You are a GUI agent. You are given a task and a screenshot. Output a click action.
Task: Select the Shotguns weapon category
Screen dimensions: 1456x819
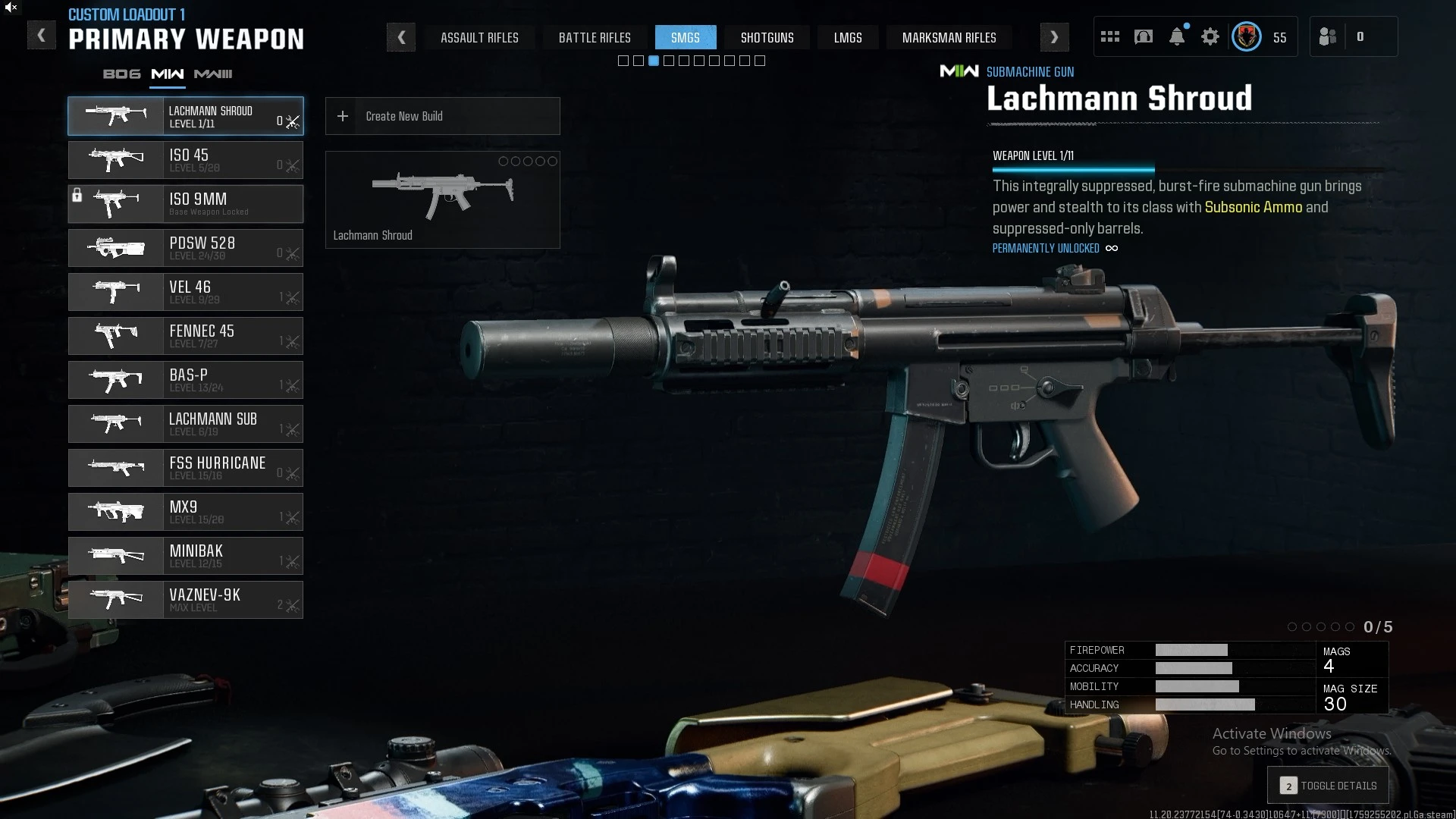pyautogui.click(x=767, y=37)
